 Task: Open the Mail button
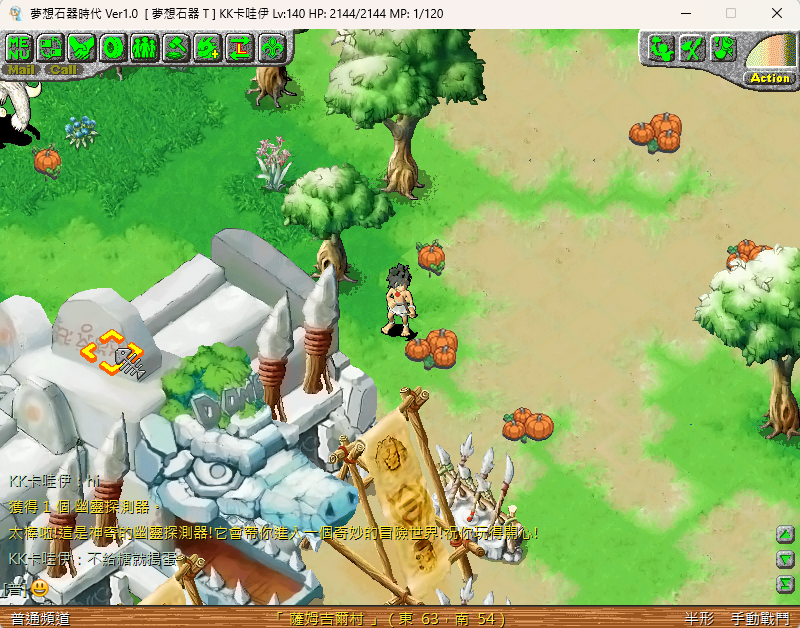click(21, 70)
